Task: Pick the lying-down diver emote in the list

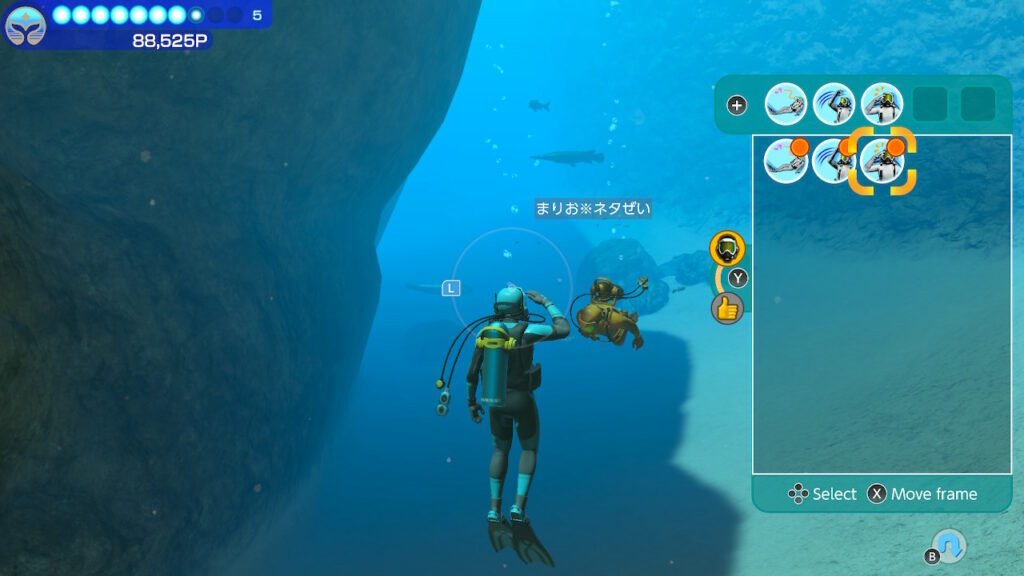Action: coord(786,162)
